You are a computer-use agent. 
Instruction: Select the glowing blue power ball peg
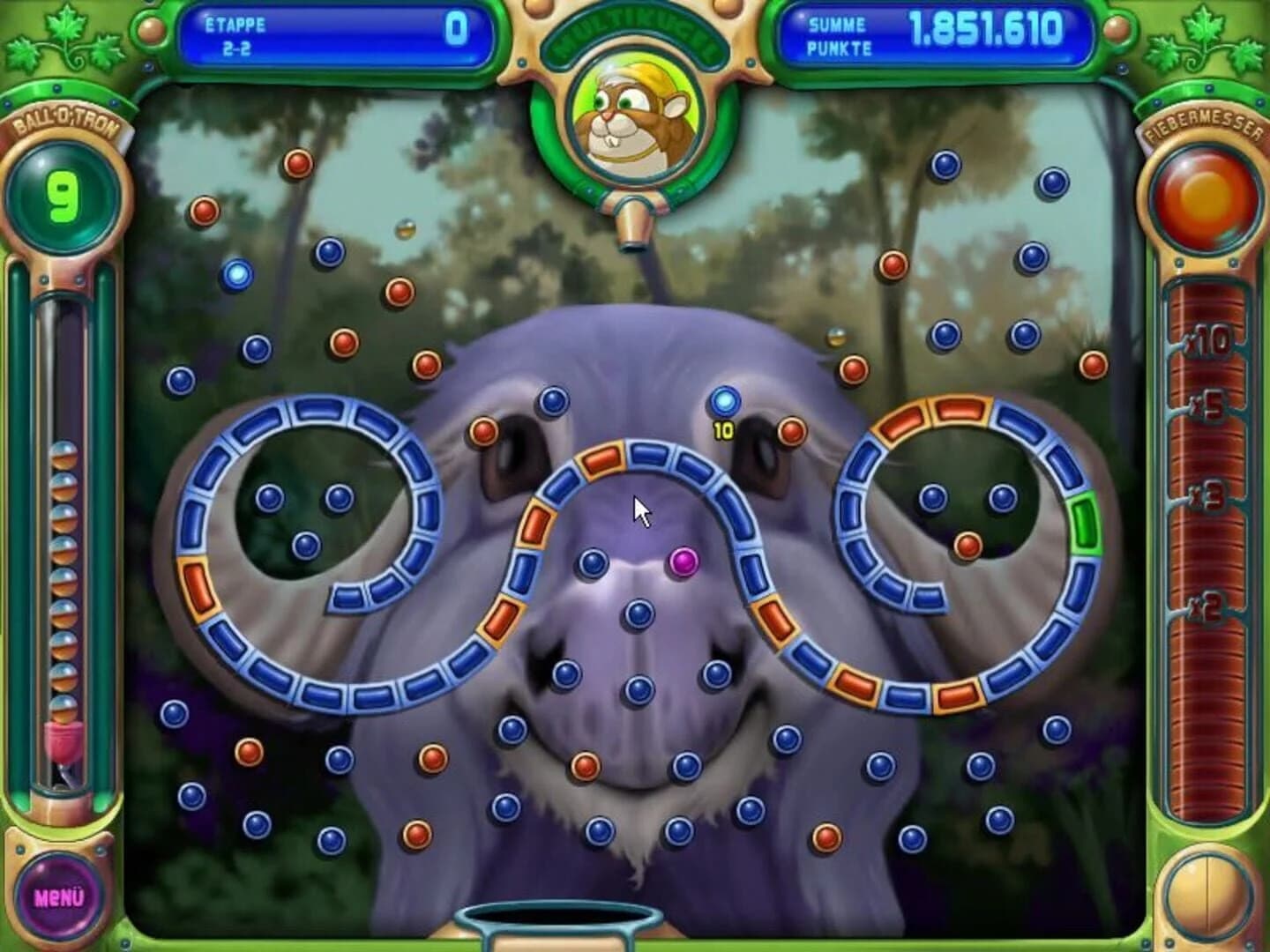pos(725,399)
